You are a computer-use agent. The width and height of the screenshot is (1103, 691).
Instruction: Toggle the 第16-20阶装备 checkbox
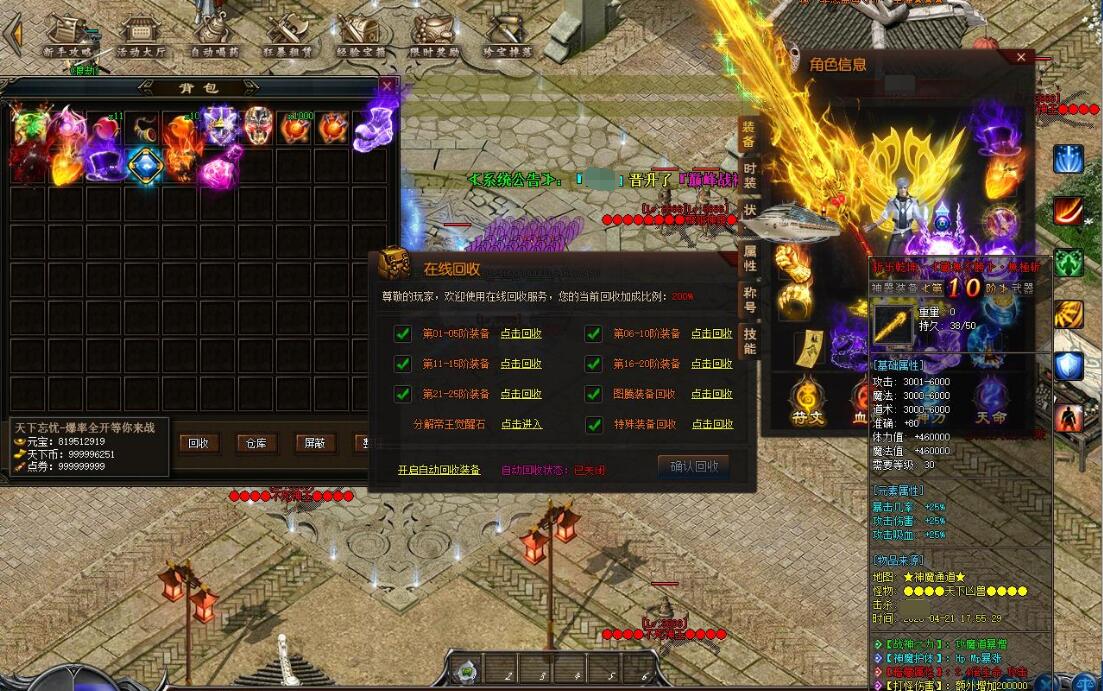click(x=593, y=364)
